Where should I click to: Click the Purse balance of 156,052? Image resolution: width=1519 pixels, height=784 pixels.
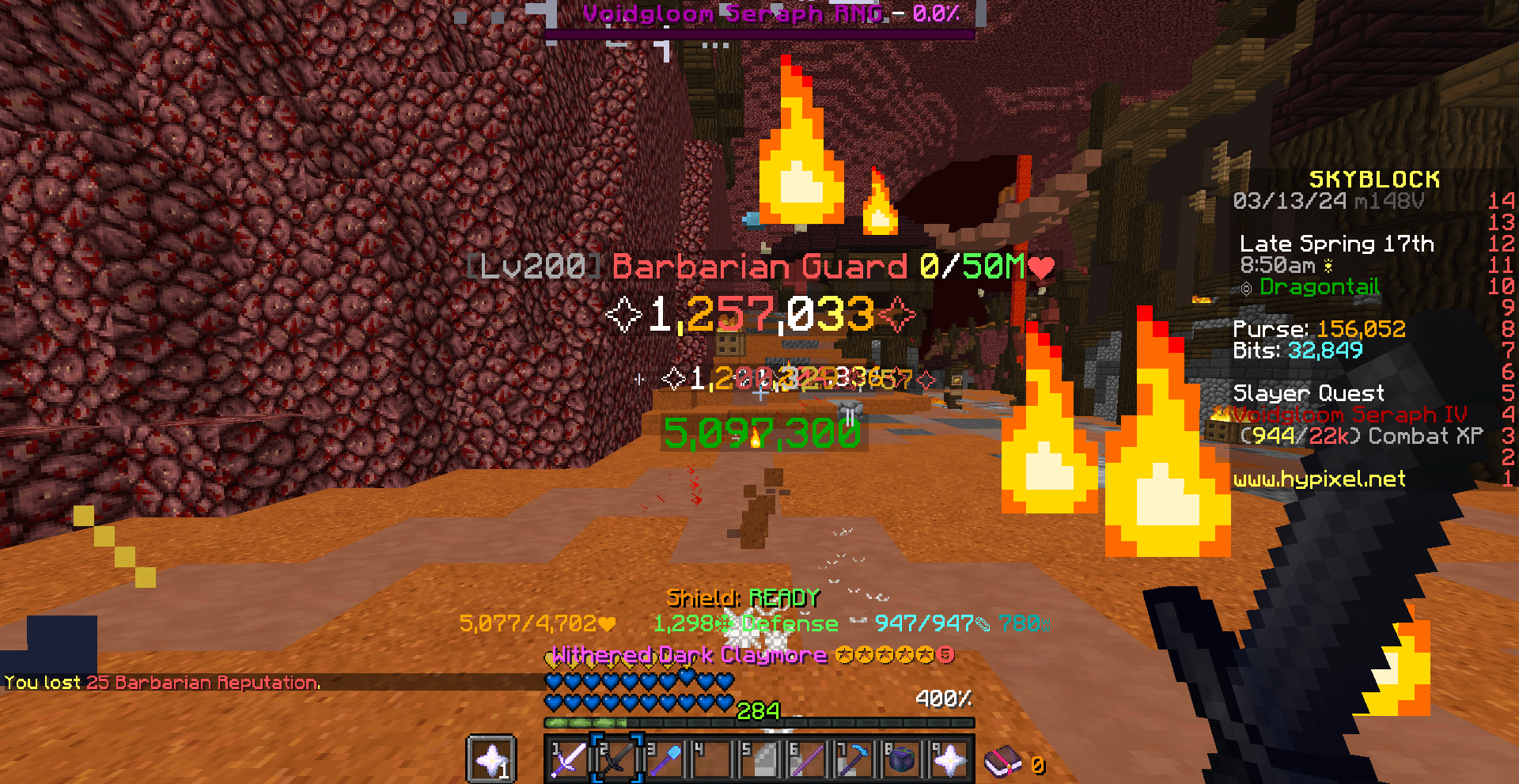(x=1320, y=328)
